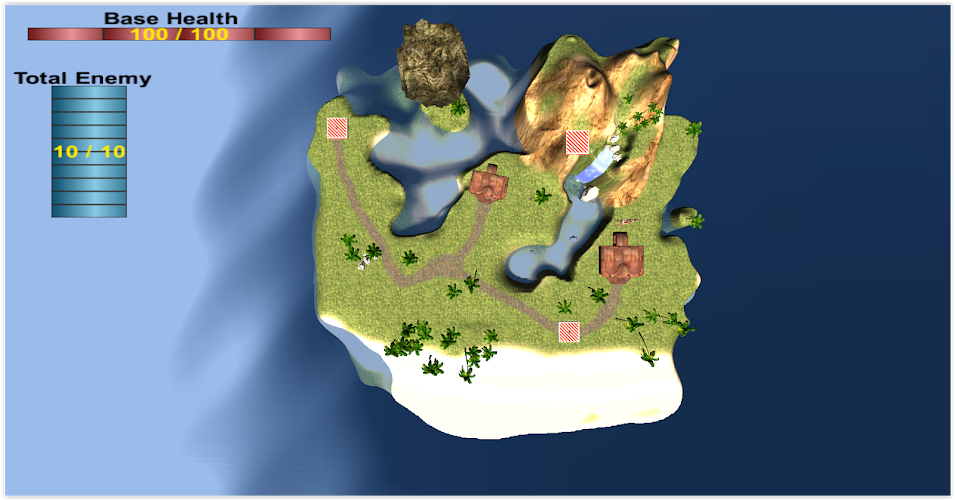Select the red tower slot beside the waterfall
955x500 pixels.
(577, 142)
